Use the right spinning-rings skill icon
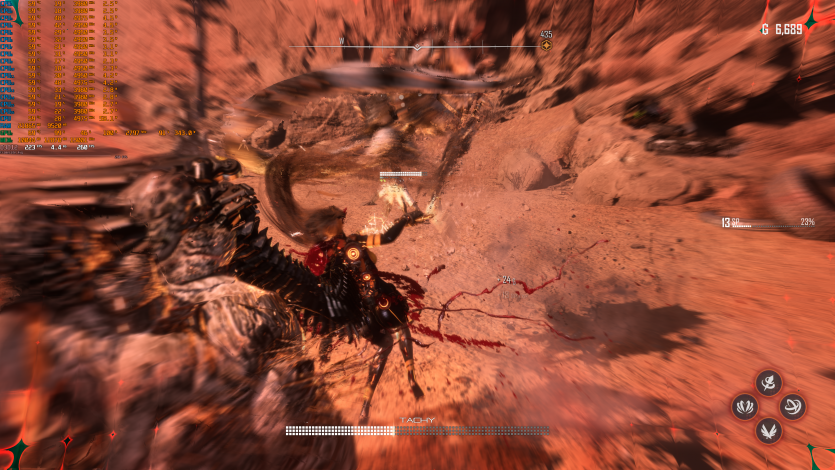The width and height of the screenshot is (835, 470). 792,406
